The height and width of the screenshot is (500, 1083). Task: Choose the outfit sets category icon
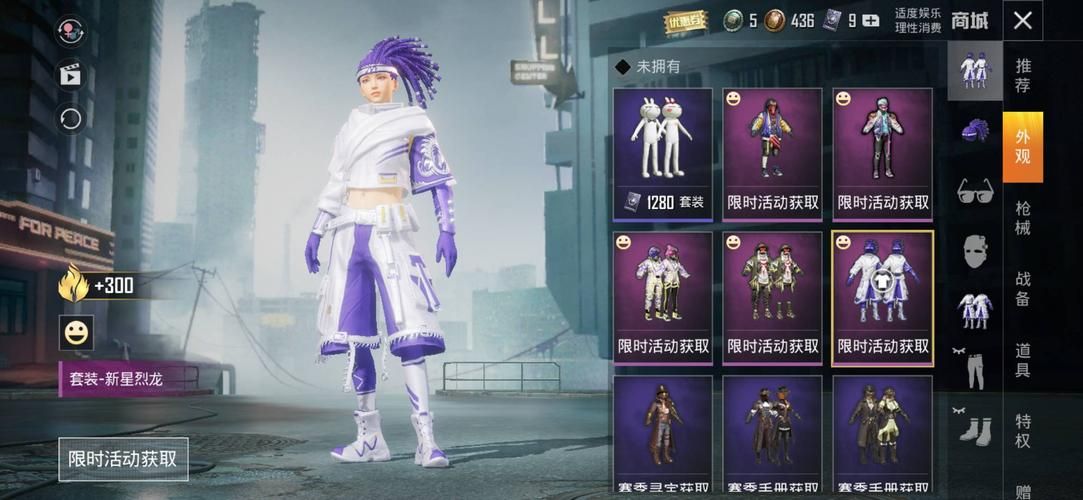974,71
